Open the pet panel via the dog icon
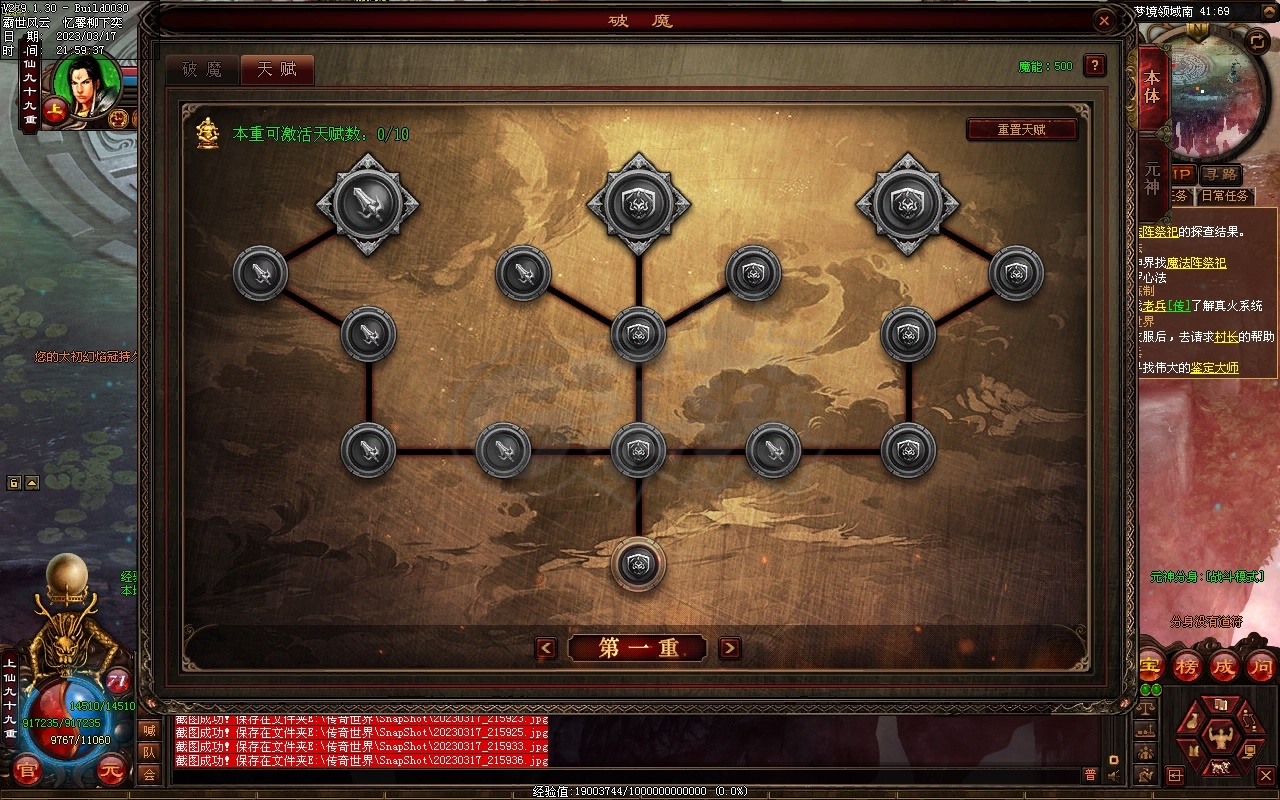The image size is (1280, 800). point(1221,767)
